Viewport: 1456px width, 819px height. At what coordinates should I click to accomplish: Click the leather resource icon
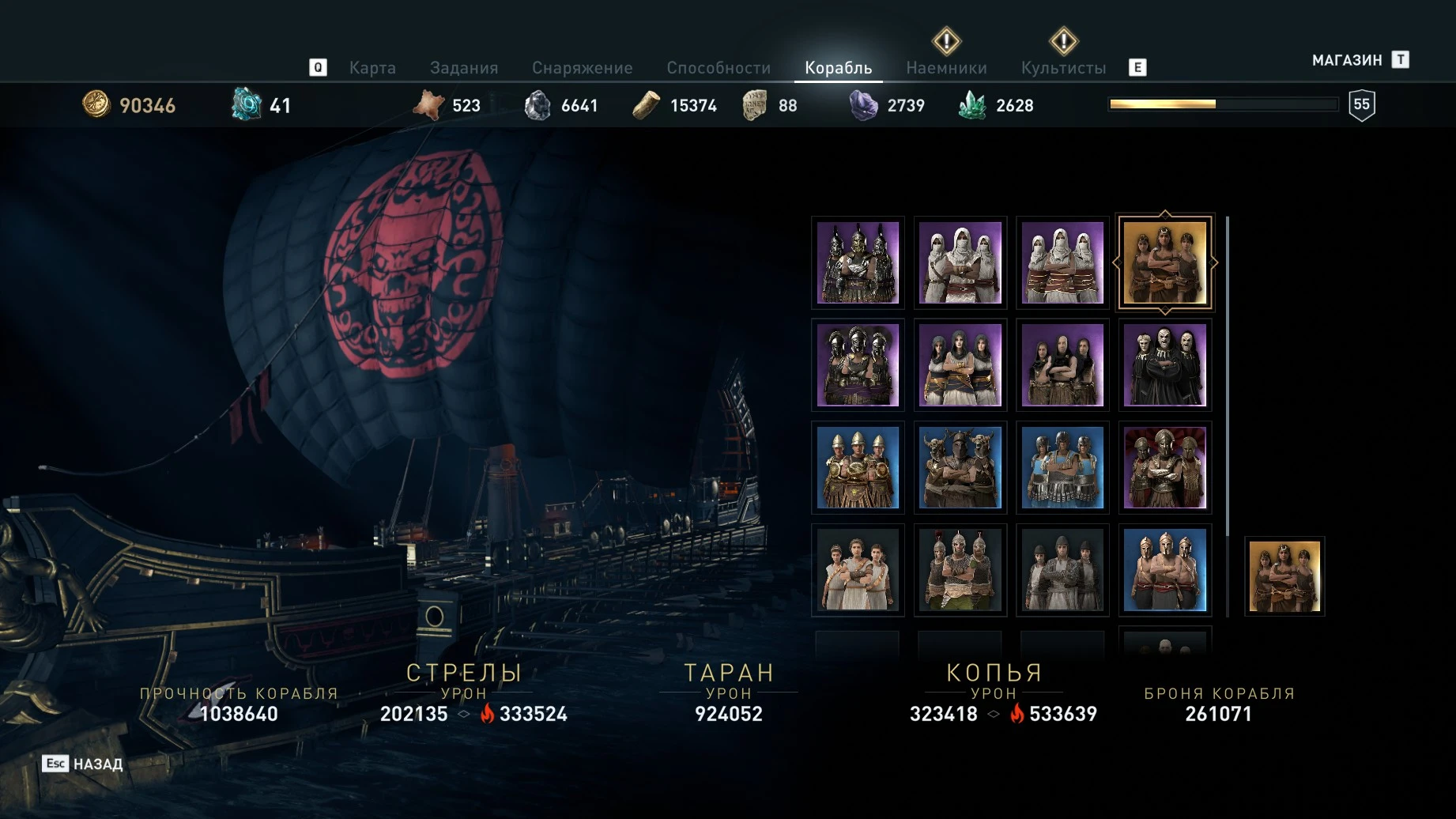429,104
